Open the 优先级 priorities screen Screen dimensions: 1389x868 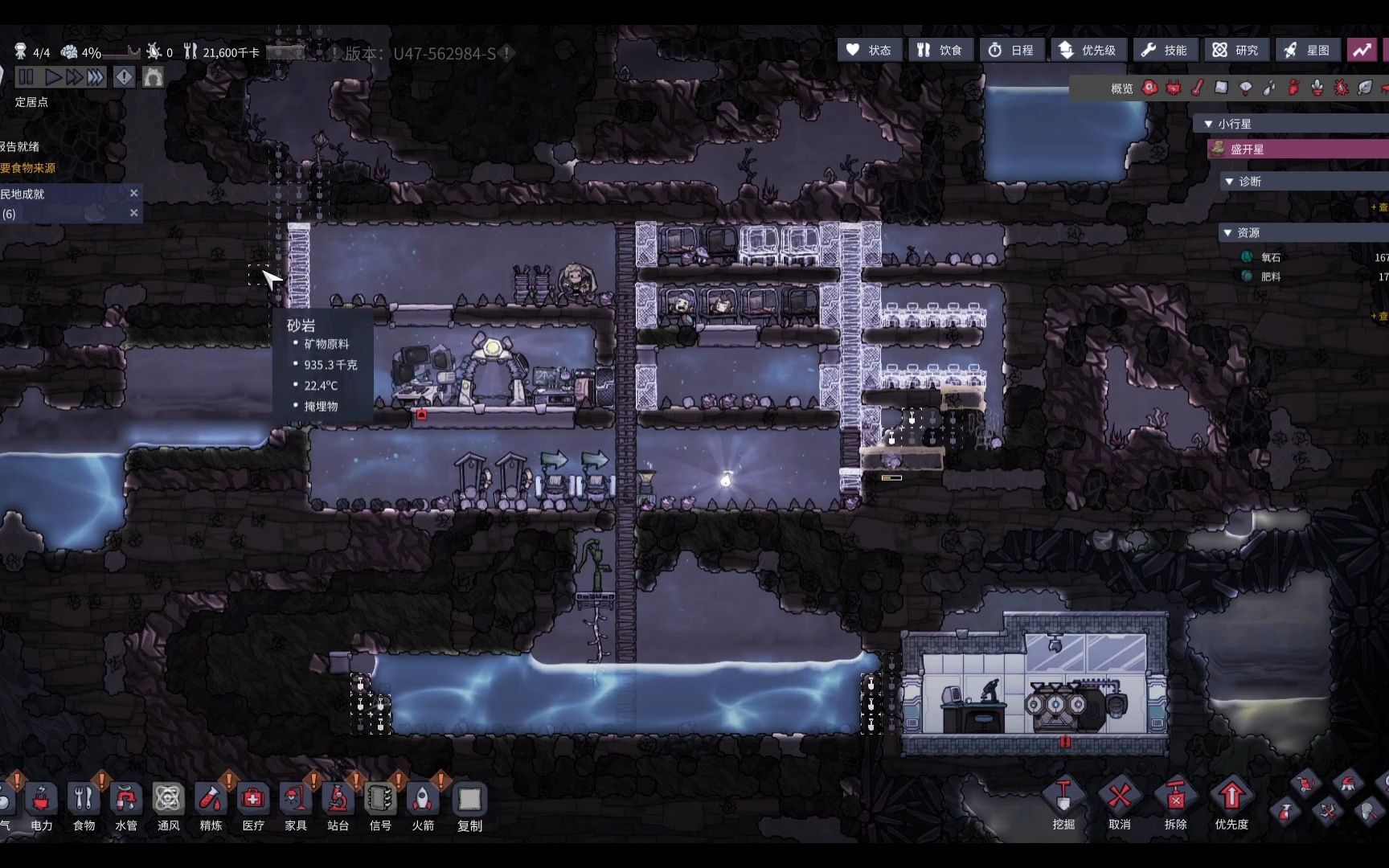(x=1088, y=51)
